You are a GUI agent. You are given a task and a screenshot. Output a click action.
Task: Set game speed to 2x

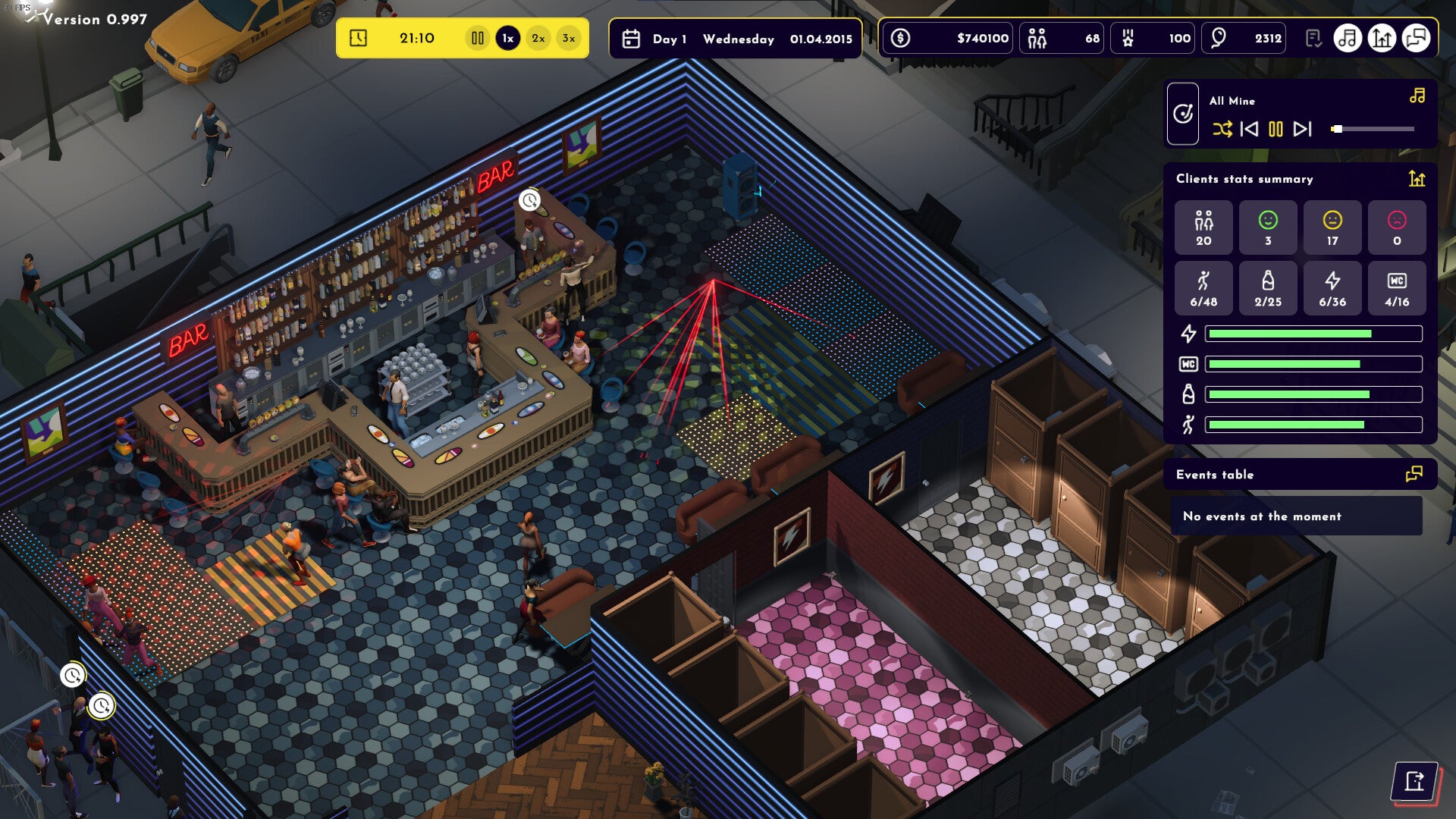coord(538,38)
